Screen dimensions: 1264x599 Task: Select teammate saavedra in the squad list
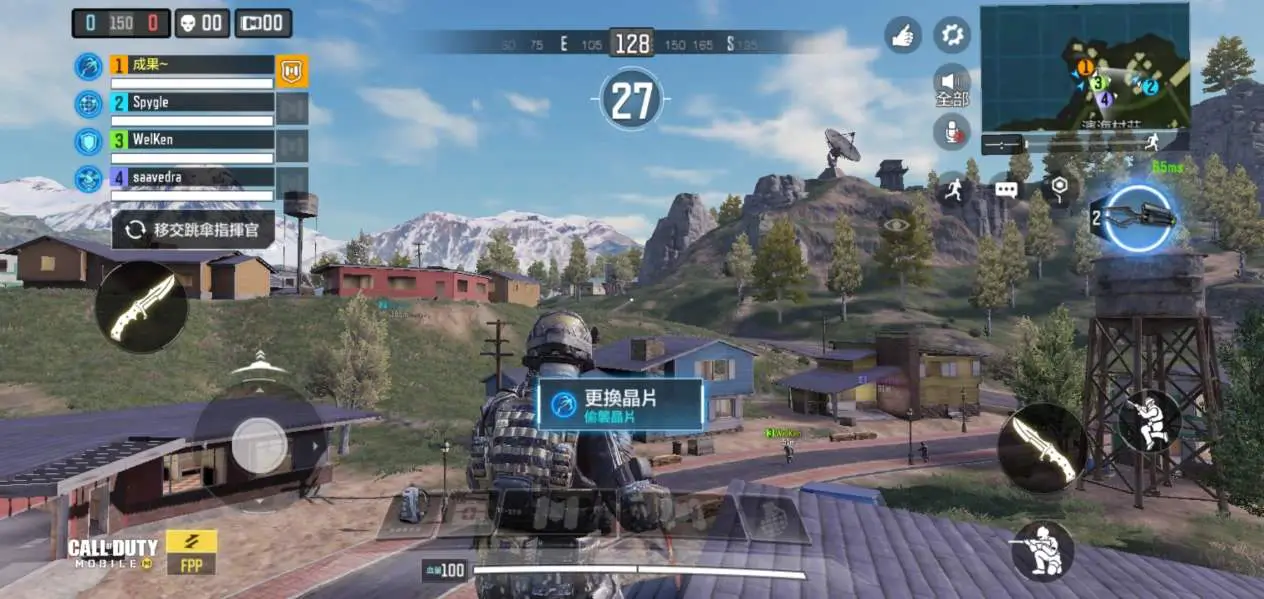coord(190,178)
